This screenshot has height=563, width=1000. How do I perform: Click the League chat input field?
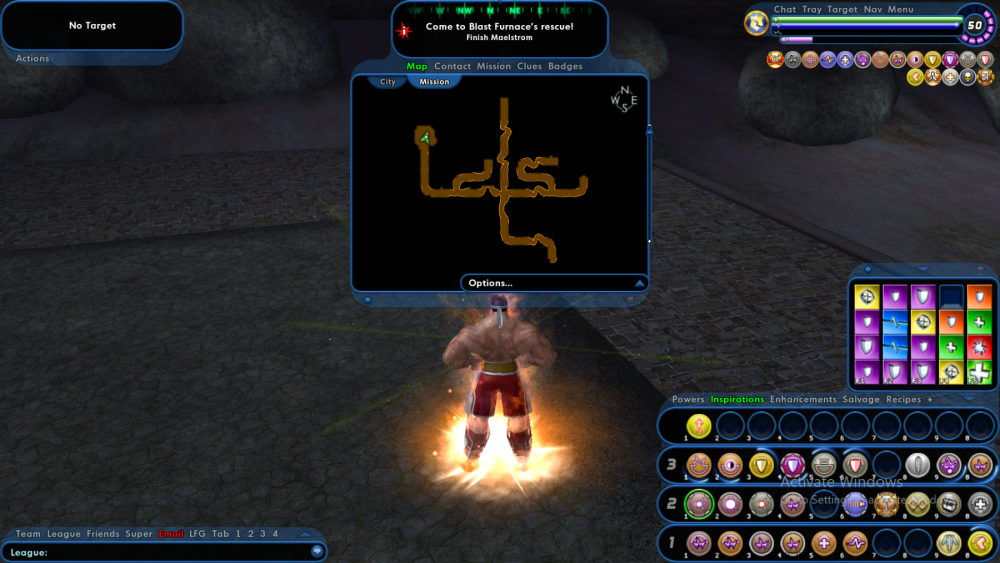coord(160,552)
